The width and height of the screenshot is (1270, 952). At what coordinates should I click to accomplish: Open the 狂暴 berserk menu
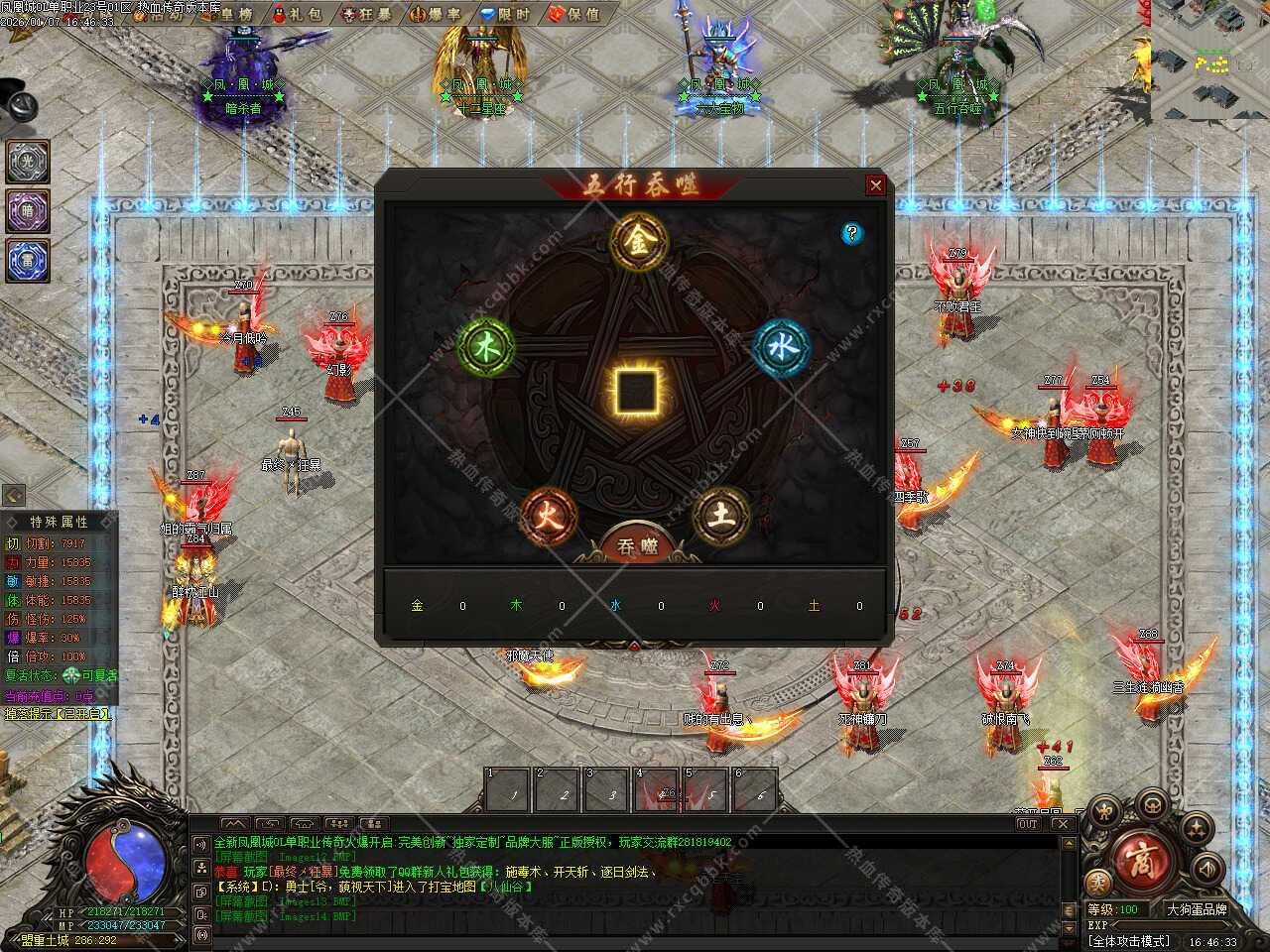point(366,14)
